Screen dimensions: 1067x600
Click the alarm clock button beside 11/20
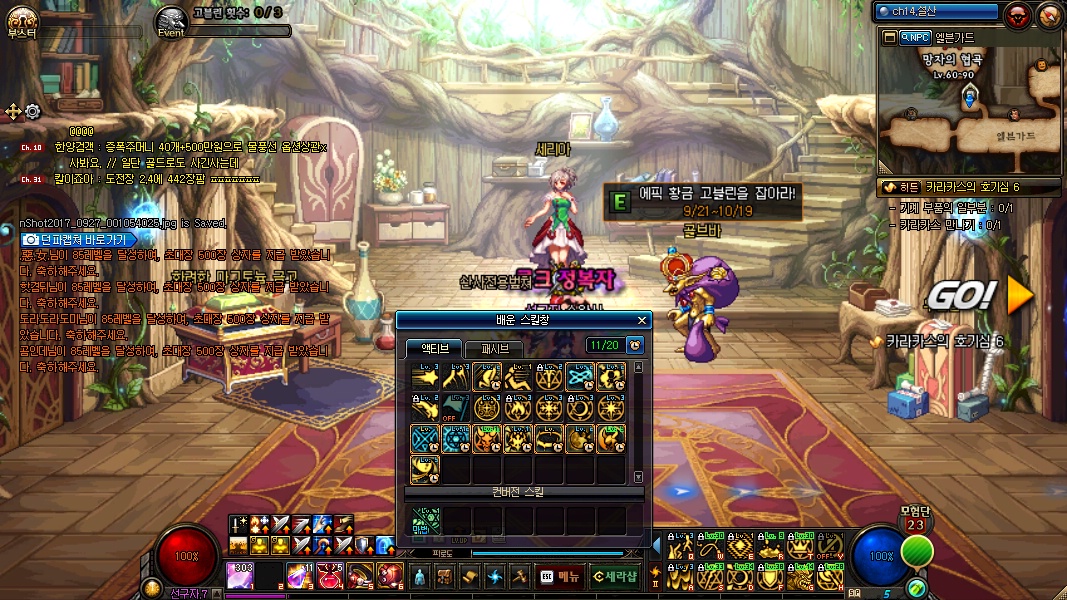click(x=635, y=345)
